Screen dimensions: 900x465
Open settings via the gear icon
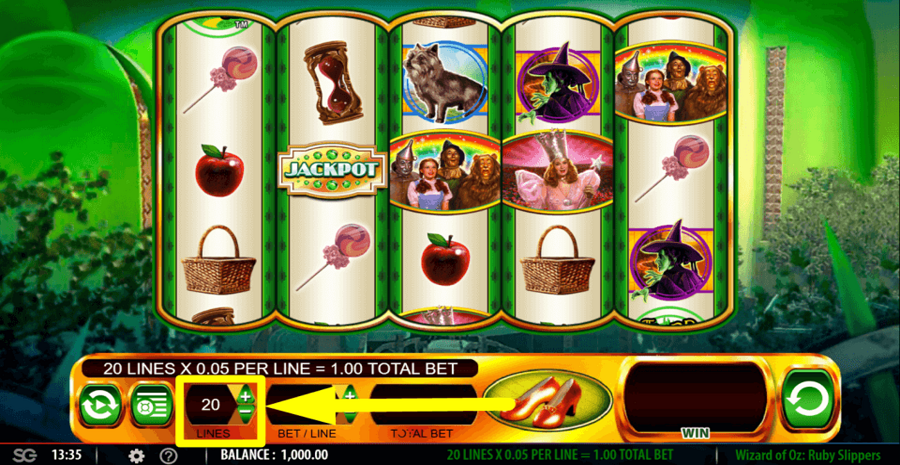137,456
